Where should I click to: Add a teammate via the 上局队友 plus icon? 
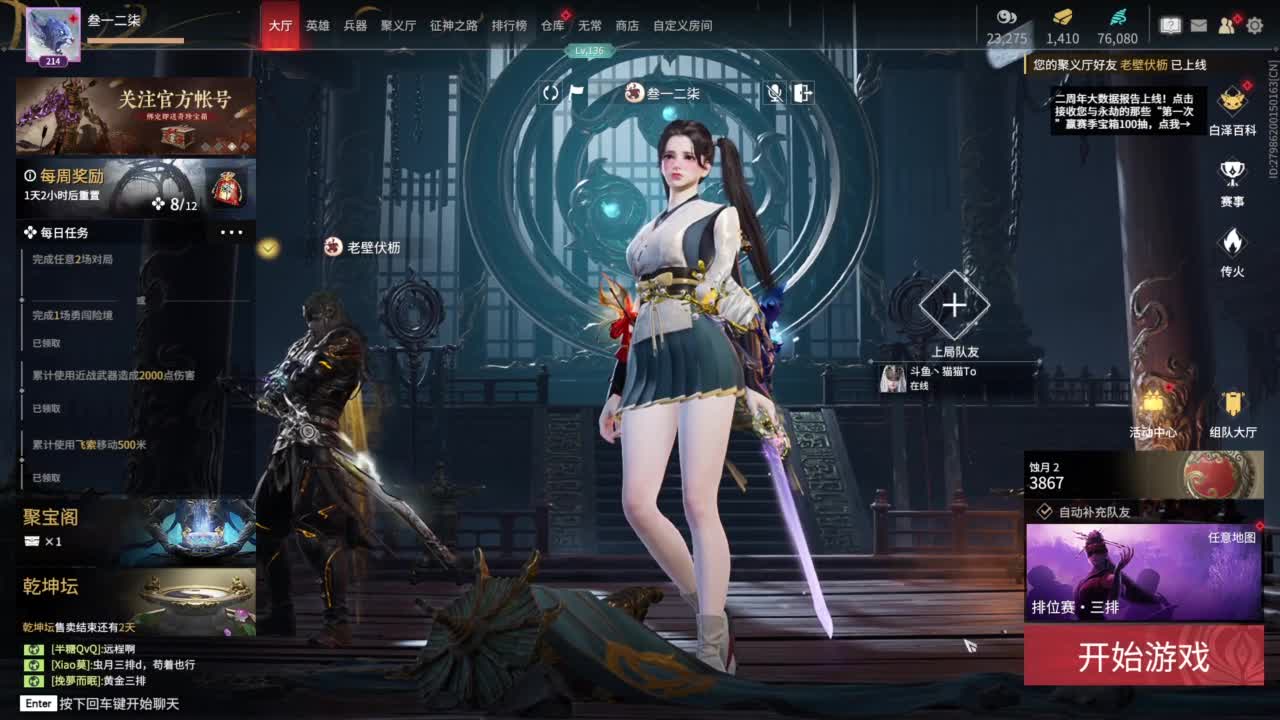click(x=953, y=306)
